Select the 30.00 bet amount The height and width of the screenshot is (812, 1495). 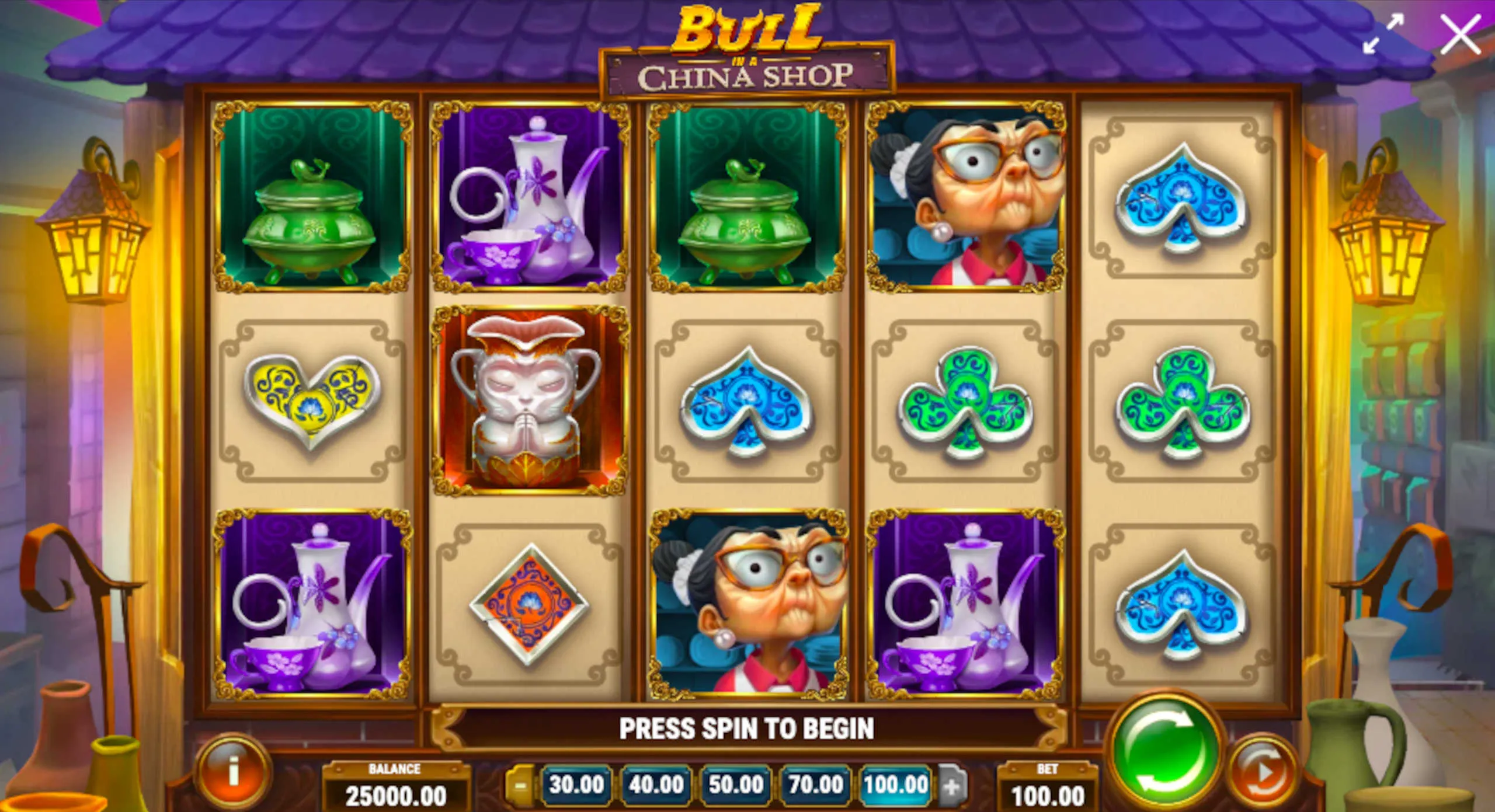[576, 785]
